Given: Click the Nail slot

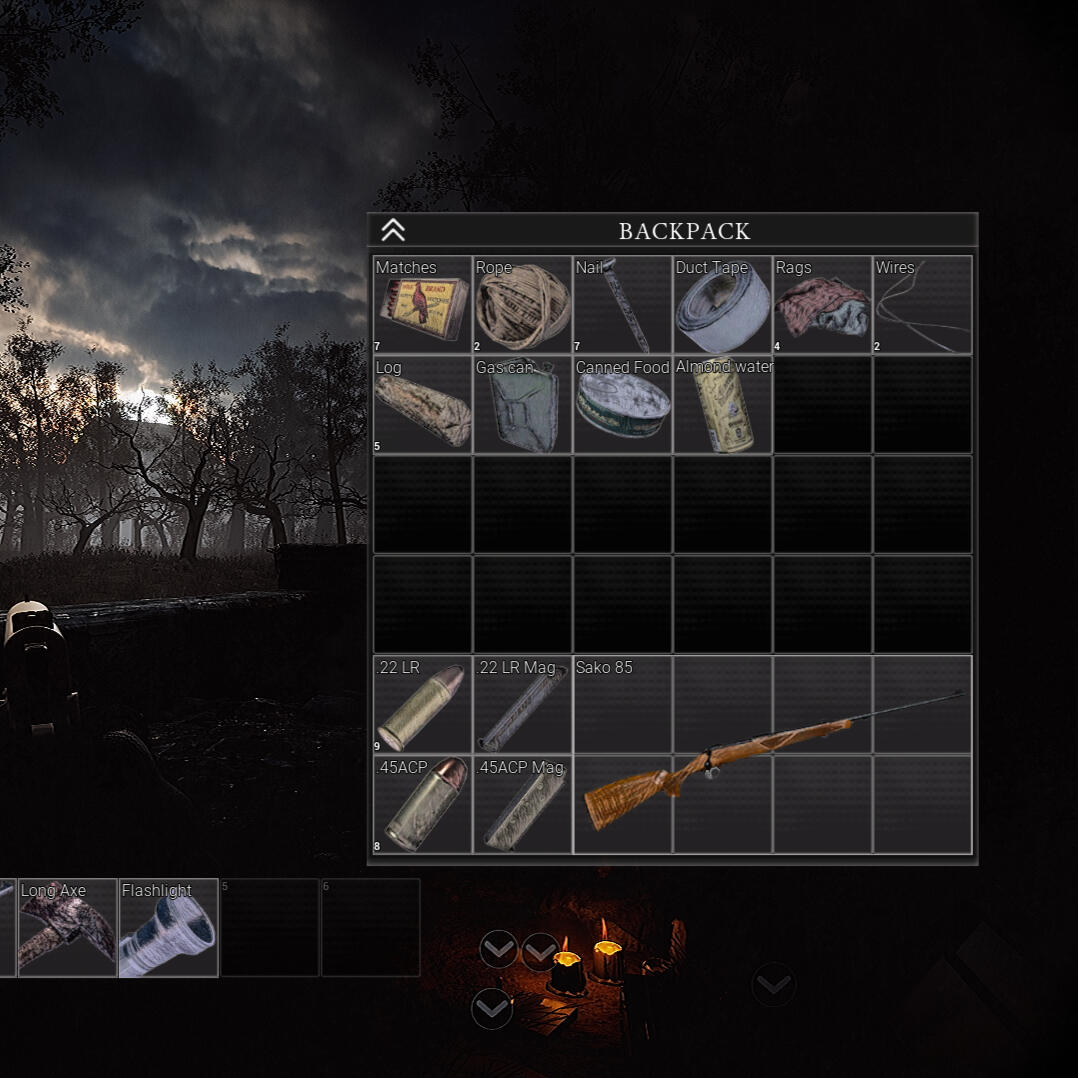Looking at the screenshot, I should 622,305.
